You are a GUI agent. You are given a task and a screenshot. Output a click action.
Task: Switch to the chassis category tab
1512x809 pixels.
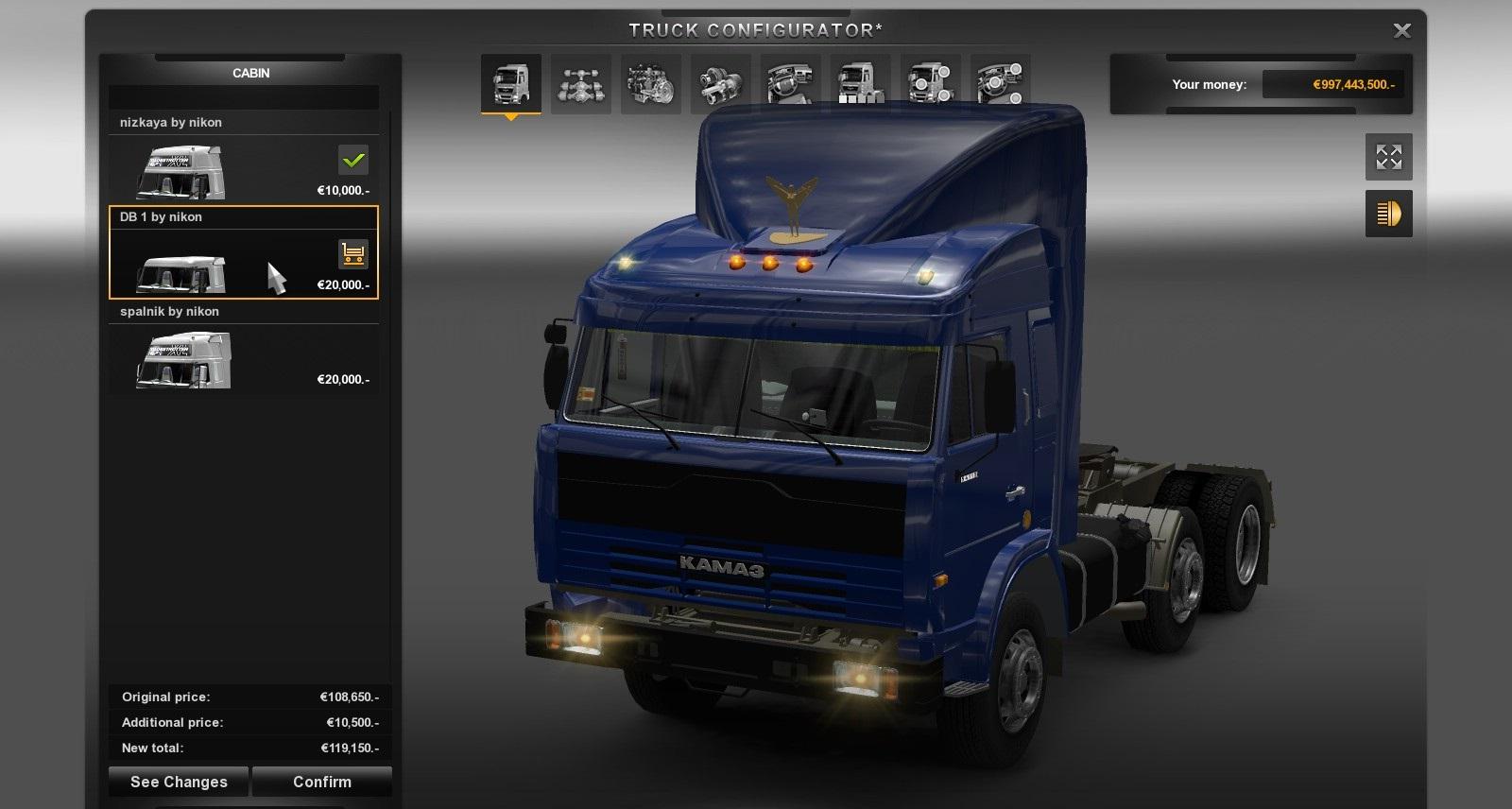pos(580,84)
